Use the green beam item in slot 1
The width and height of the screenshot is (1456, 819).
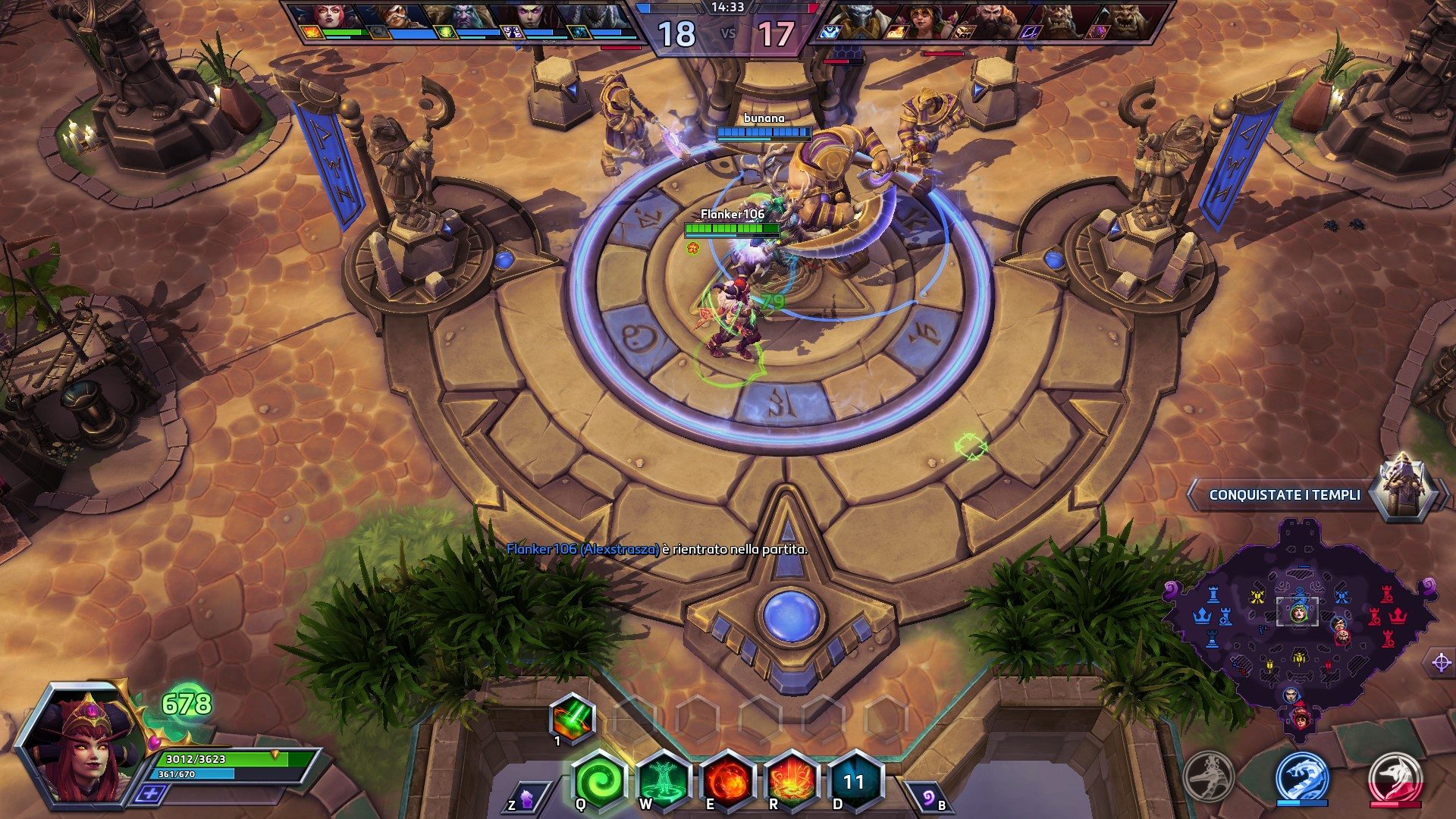(x=573, y=717)
